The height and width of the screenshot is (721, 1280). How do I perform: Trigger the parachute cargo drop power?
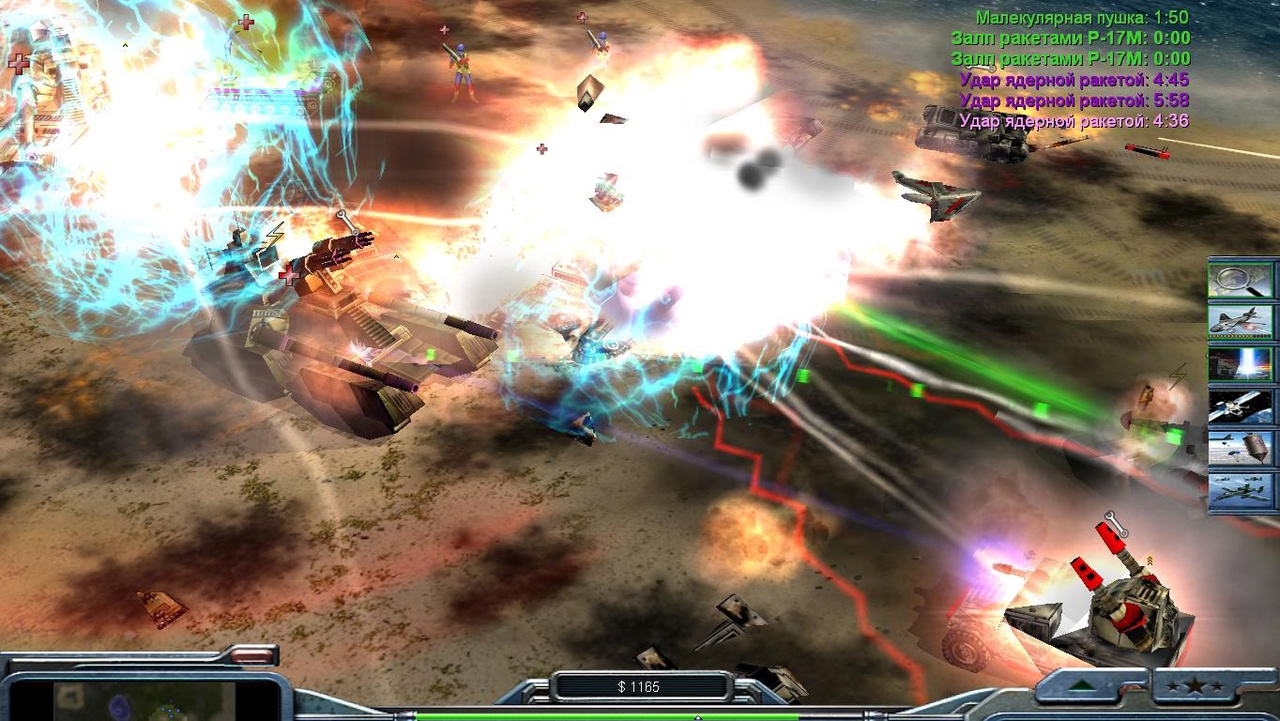point(1240,448)
